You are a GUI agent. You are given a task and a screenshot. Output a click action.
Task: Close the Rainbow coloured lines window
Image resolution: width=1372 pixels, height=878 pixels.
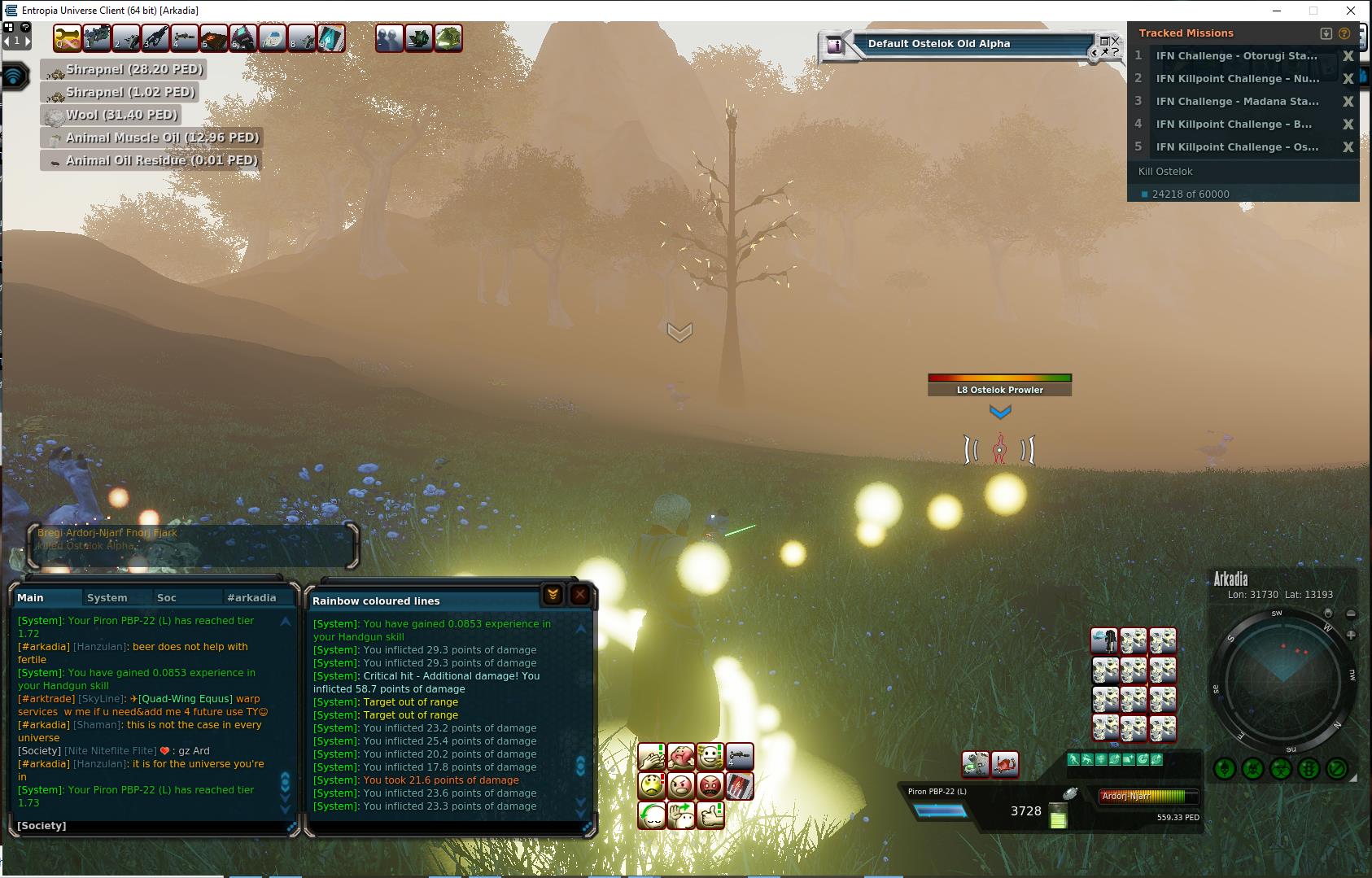click(580, 595)
